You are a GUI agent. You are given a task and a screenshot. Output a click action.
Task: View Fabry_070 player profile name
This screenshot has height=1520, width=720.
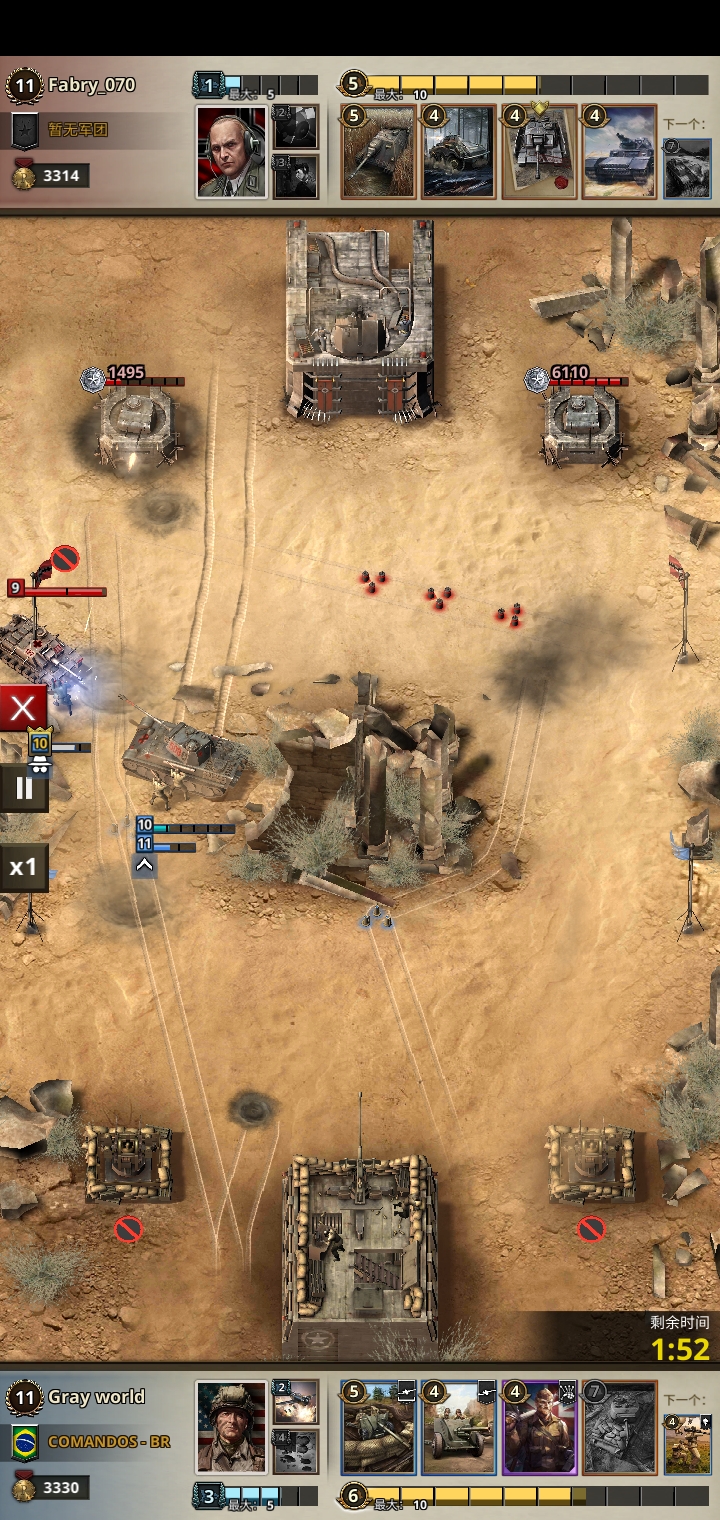click(x=90, y=85)
